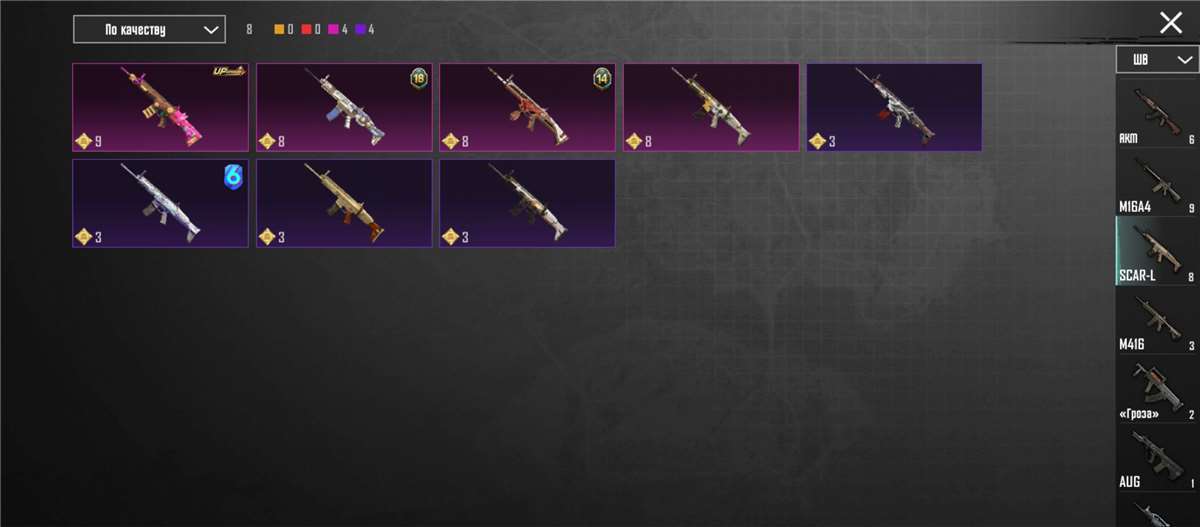1200x527 pixels.
Task: Select the AUG weapon tab
Action: tap(1157, 458)
